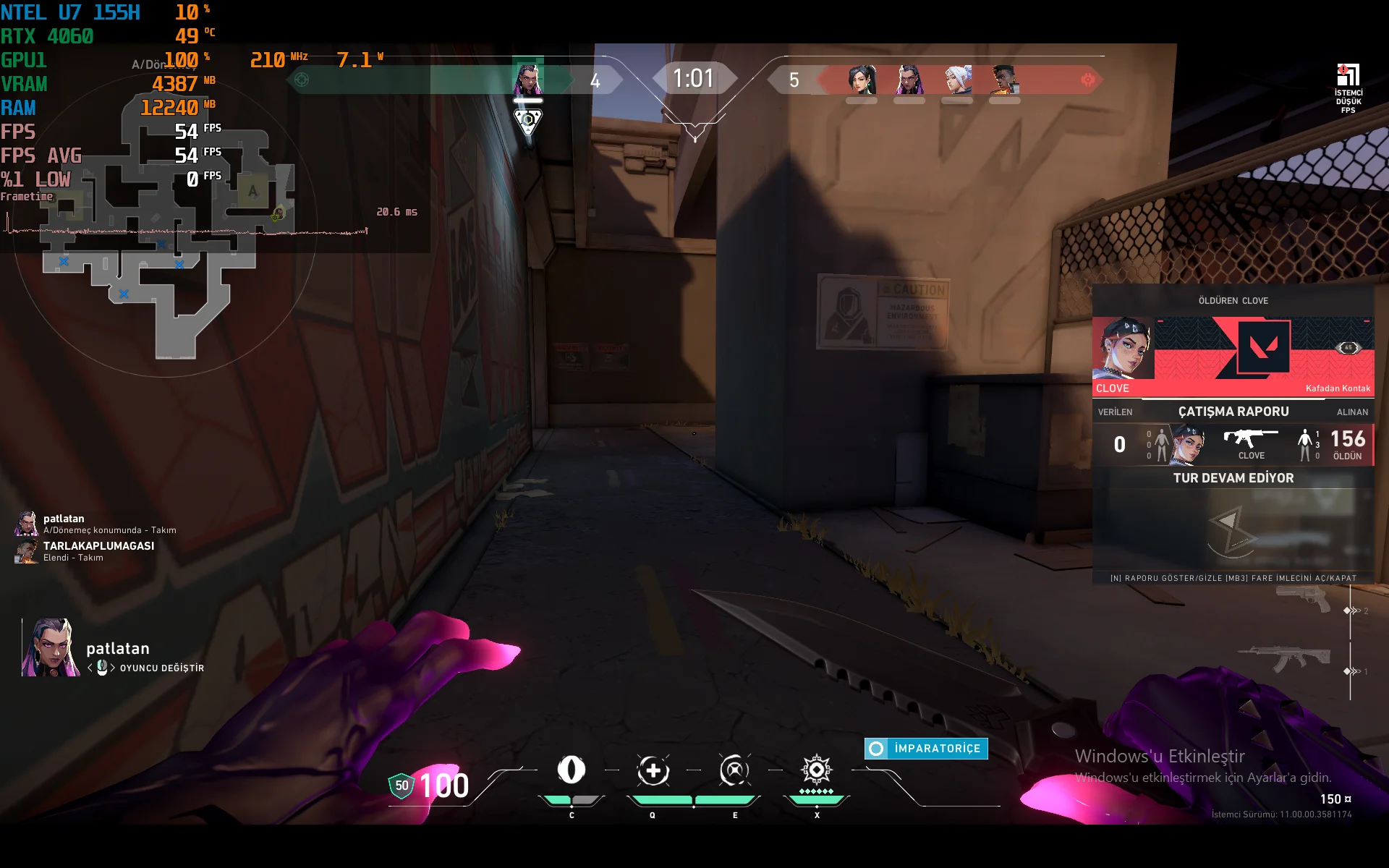The width and height of the screenshot is (1389, 868).
Task: Select the revolver sidearm slot
Action: pyautogui.click(x=1304, y=599)
